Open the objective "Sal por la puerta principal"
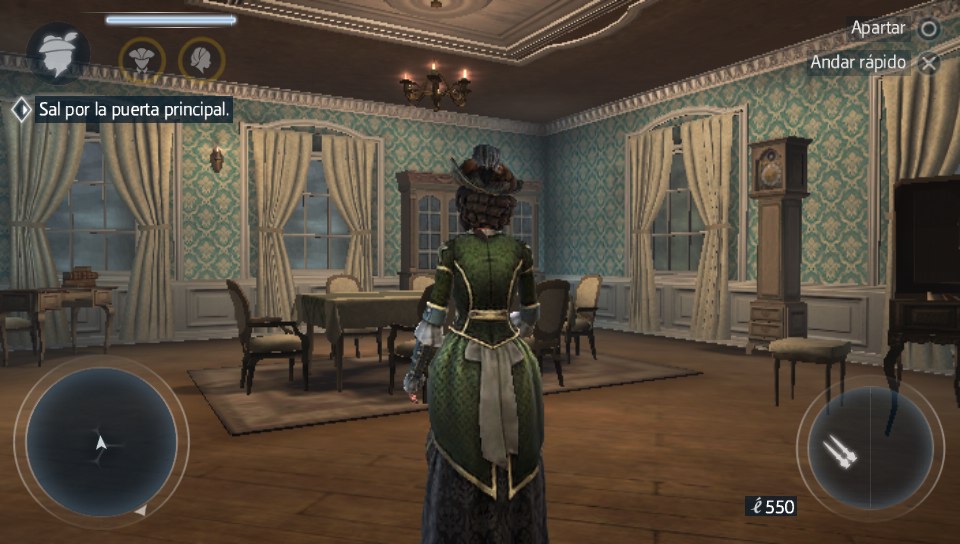 [133, 109]
